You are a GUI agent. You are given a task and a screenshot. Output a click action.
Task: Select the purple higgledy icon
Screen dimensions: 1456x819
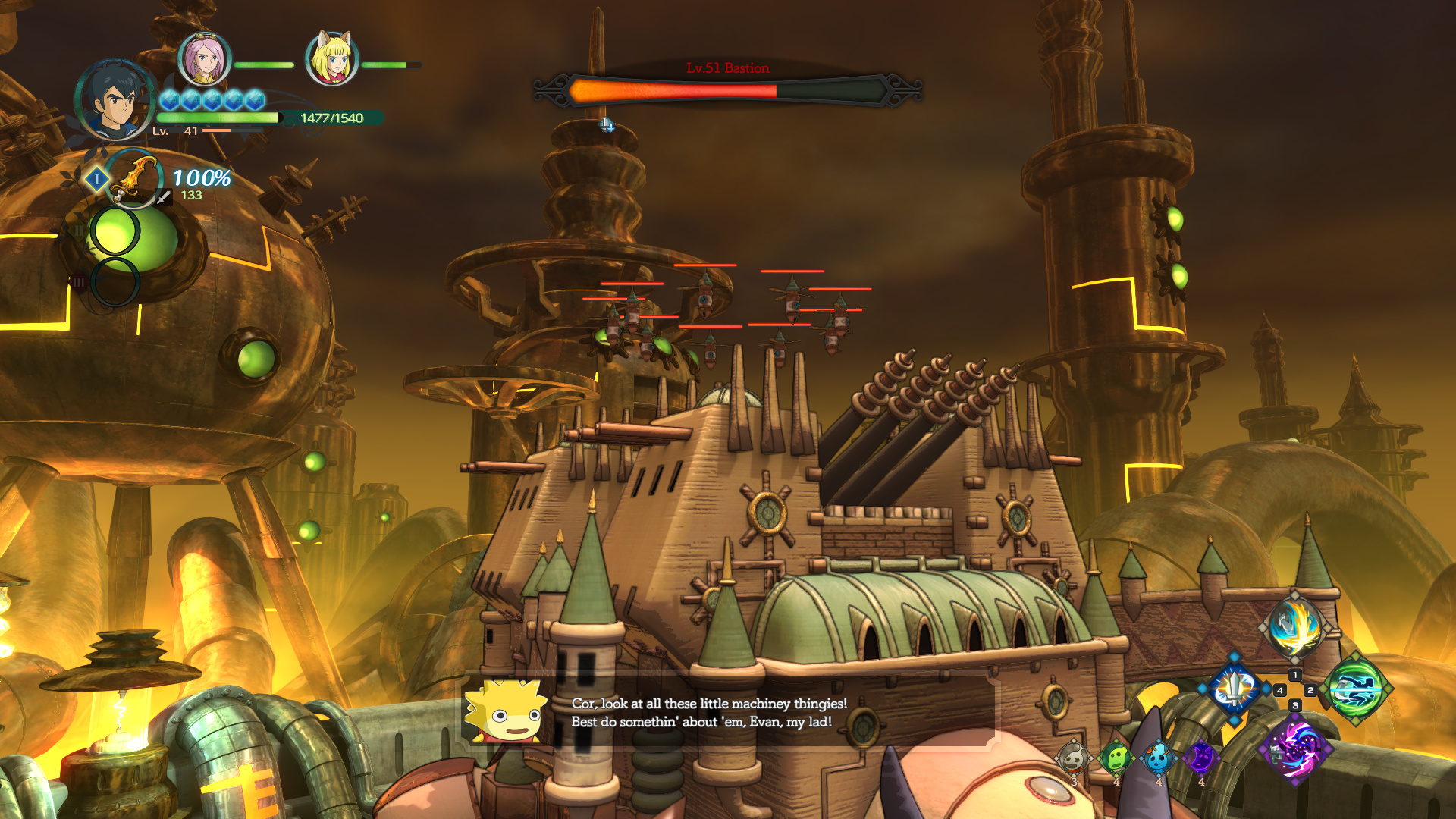pos(1201,757)
